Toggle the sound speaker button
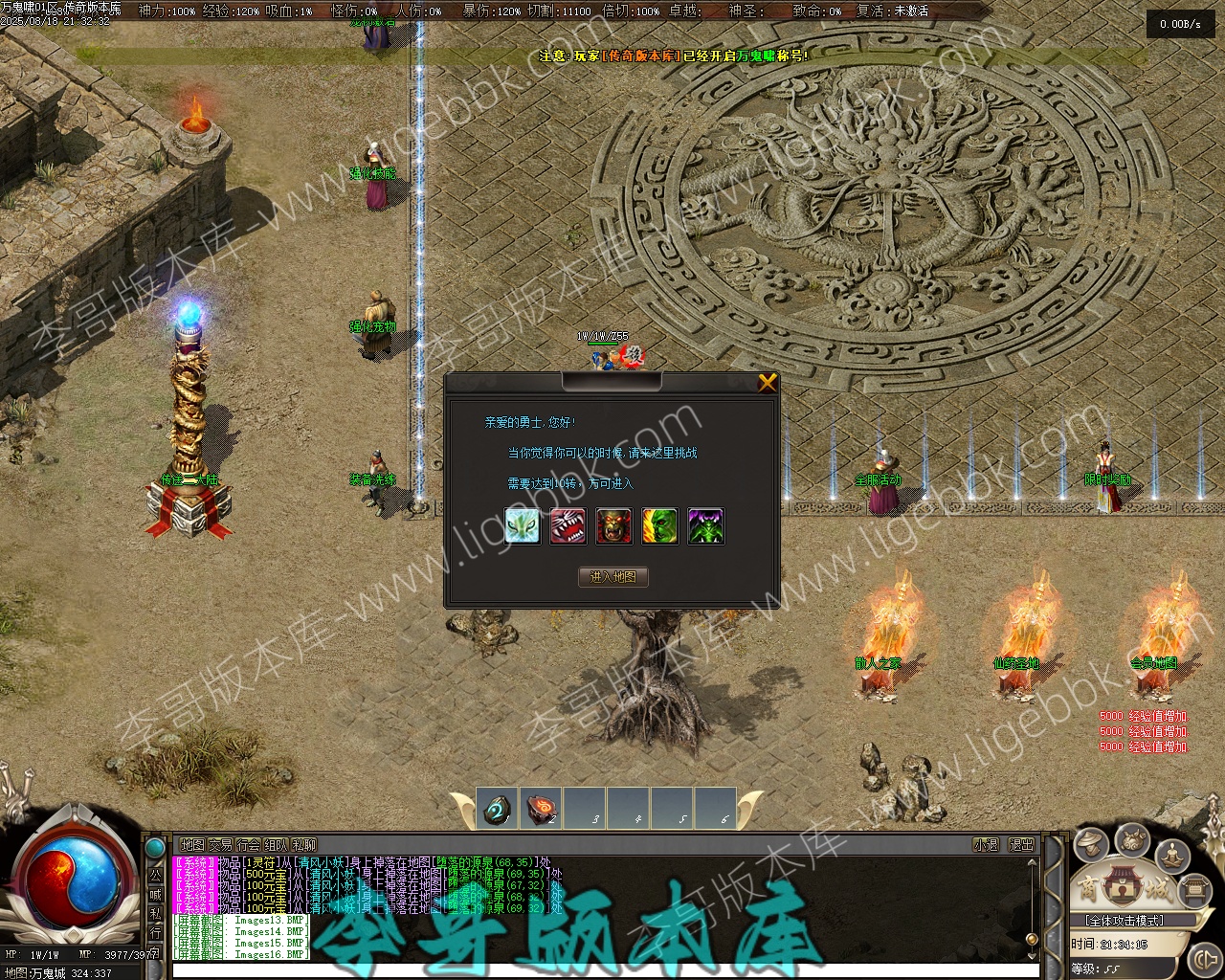1225x980 pixels. point(1203,958)
